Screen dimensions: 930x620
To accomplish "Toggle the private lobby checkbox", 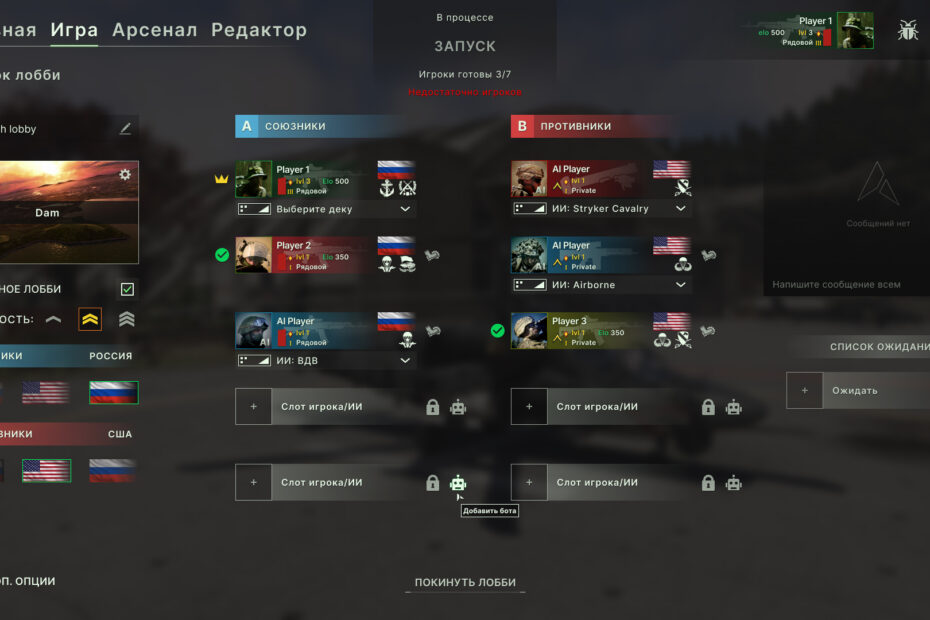I will tap(127, 289).
